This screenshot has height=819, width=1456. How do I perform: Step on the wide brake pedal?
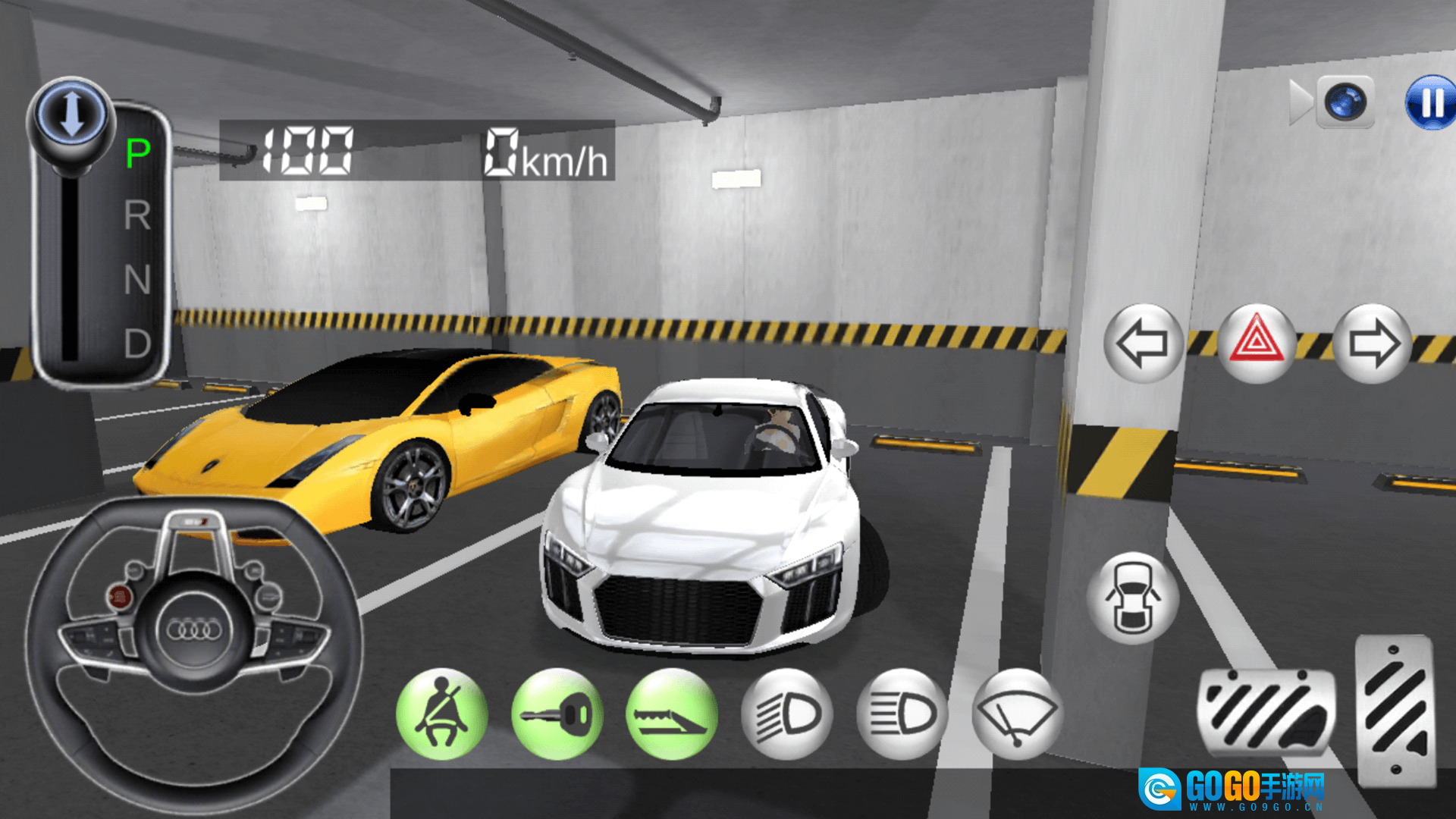point(1266,713)
